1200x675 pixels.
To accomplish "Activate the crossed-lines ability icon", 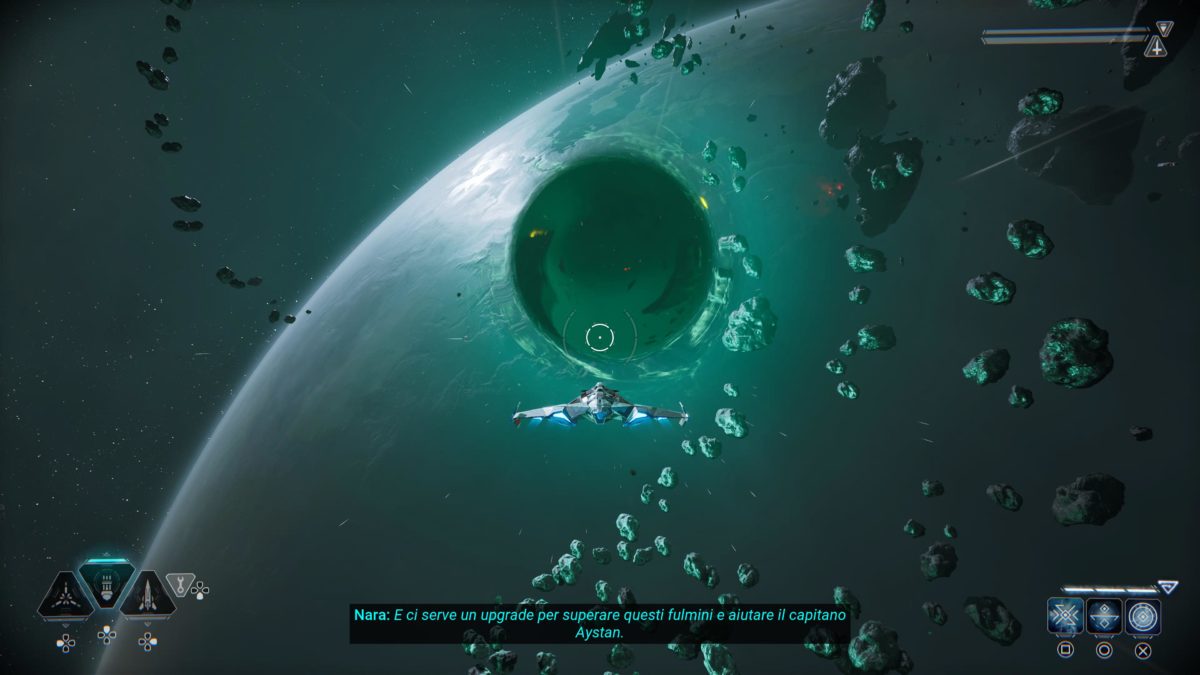I will (1065, 616).
